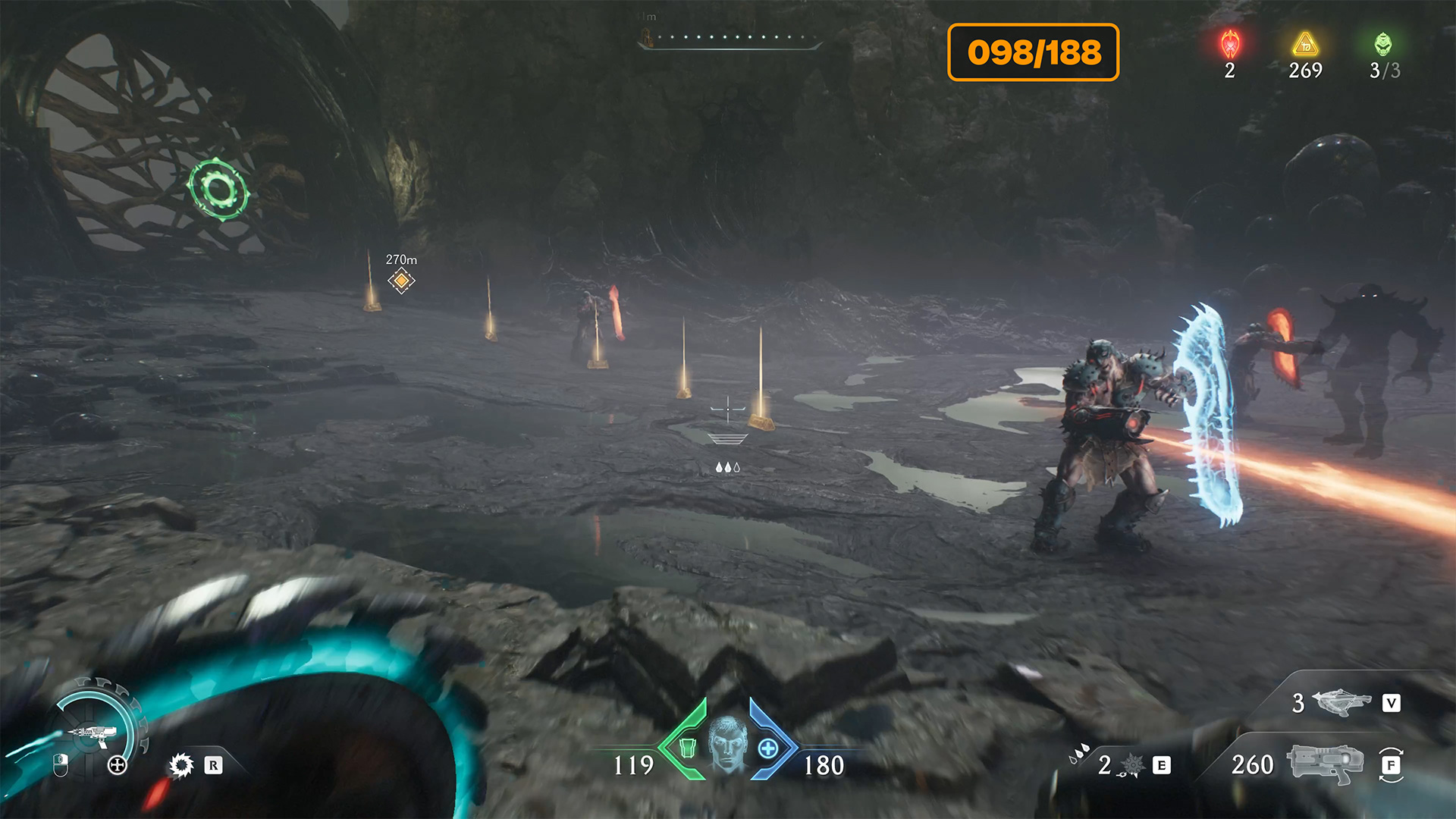1456x819 pixels.
Task: Click the compass bar
Action: click(730, 38)
